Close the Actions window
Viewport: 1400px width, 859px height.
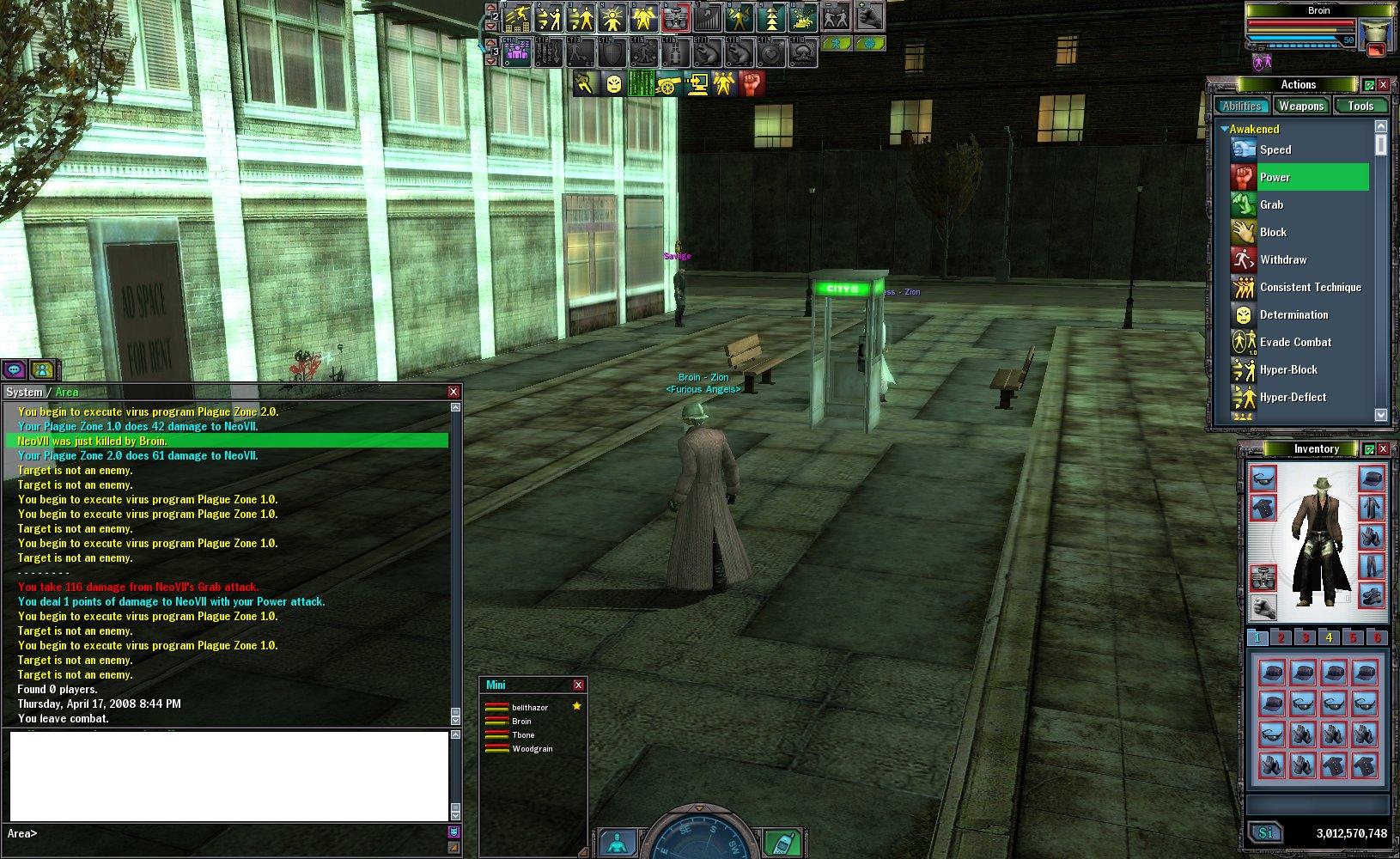(x=1383, y=84)
